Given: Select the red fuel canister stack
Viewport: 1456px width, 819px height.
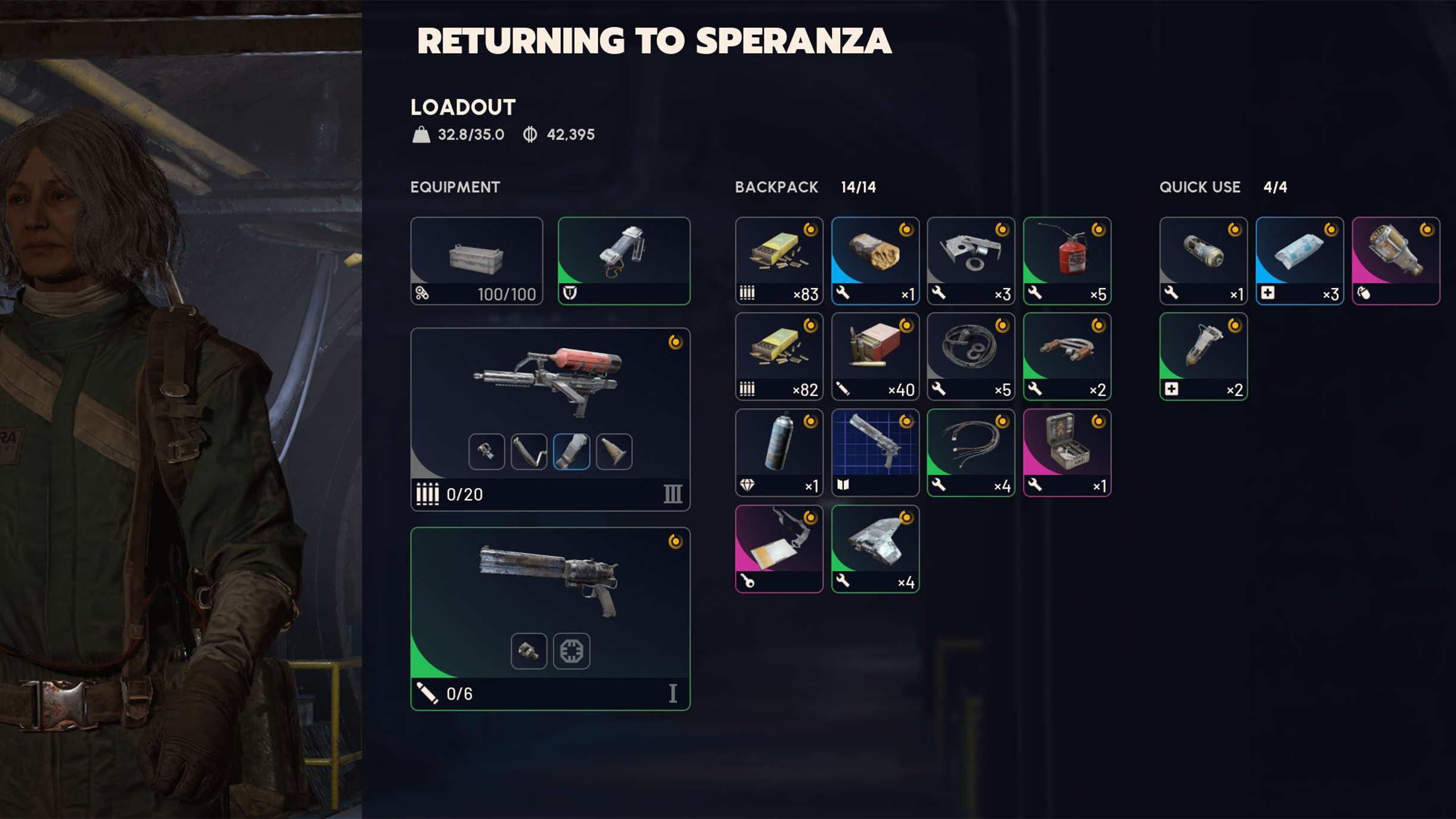Looking at the screenshot, I should (x=1066, y=261).
